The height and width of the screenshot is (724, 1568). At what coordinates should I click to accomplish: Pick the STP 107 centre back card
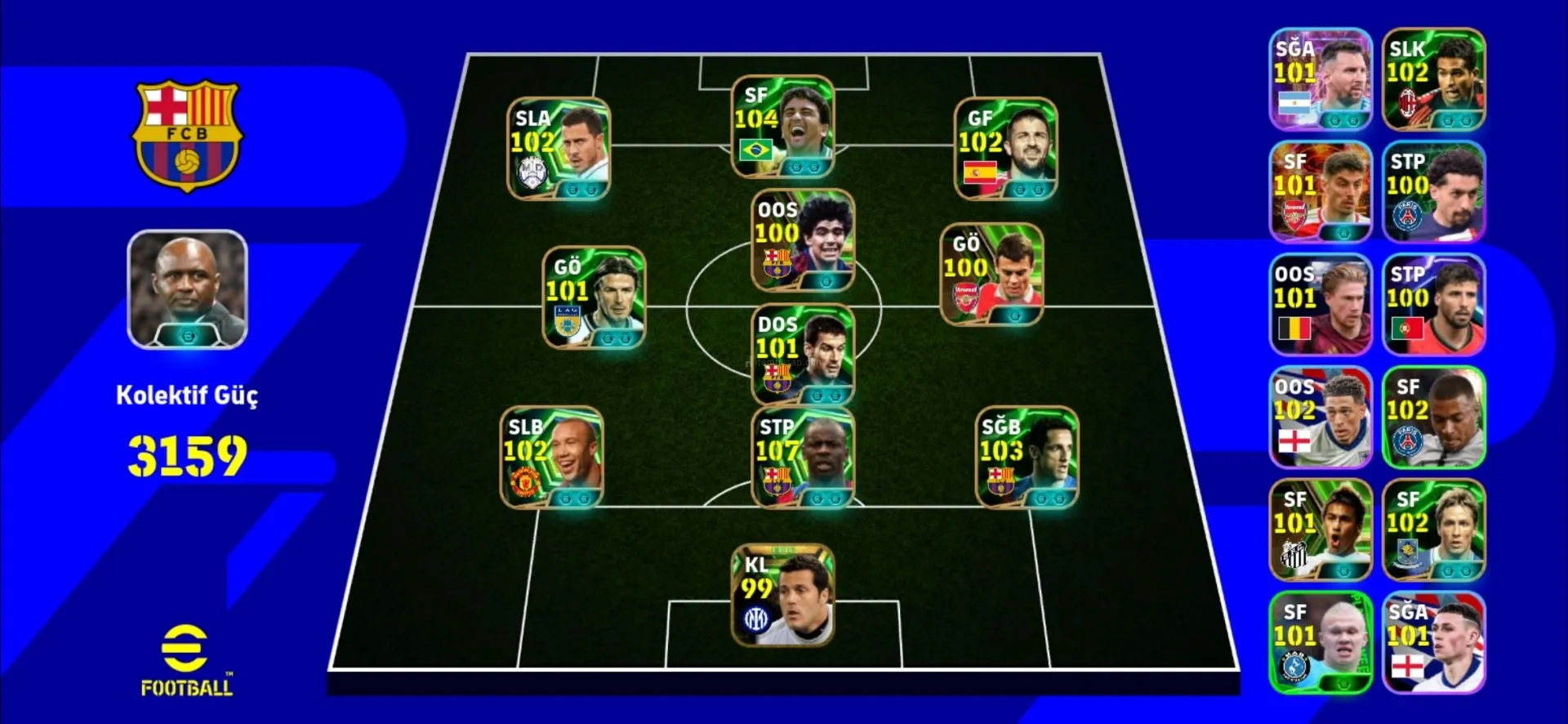803,458
